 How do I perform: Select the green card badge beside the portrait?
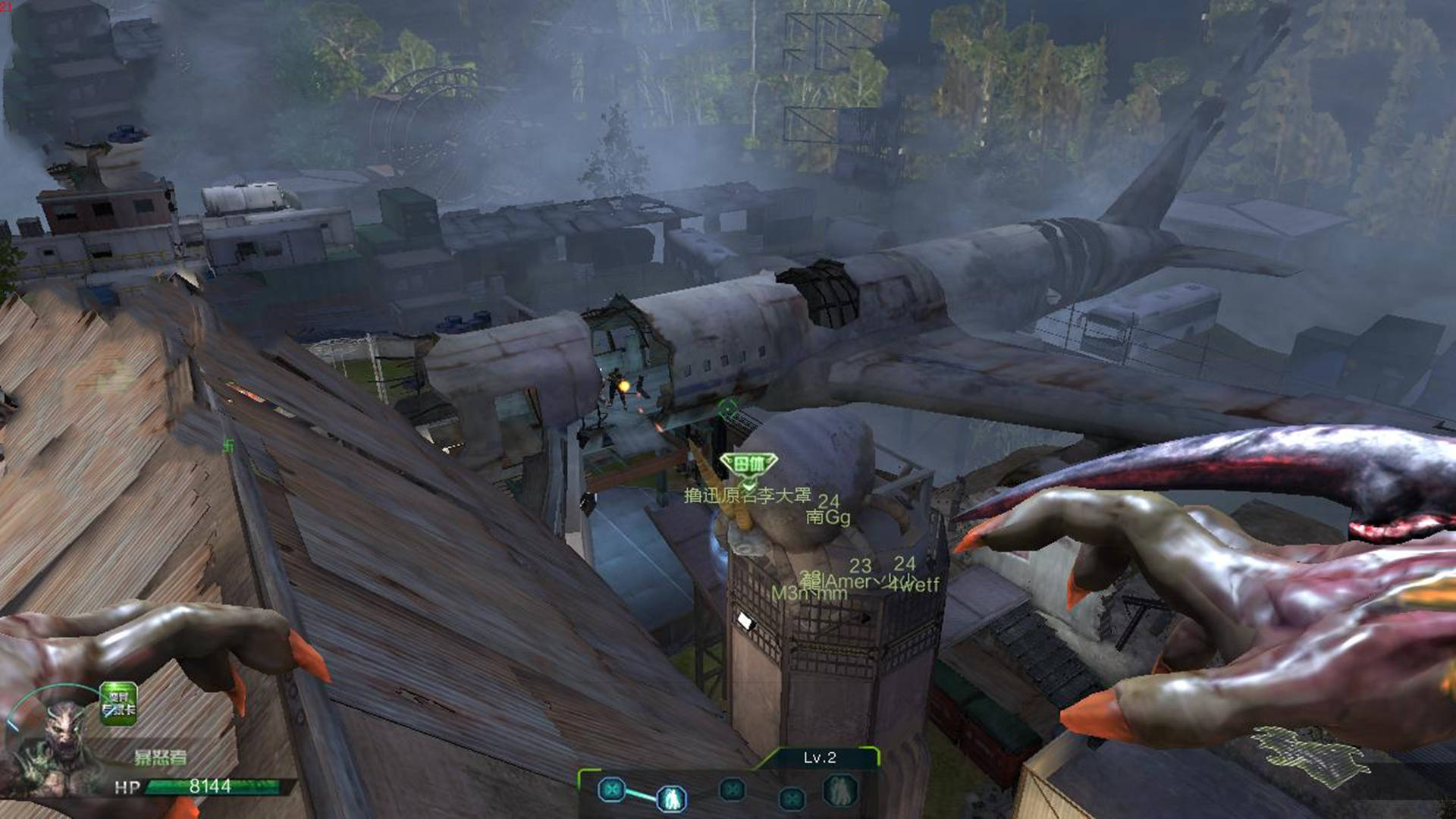click(x=118, y=704)
